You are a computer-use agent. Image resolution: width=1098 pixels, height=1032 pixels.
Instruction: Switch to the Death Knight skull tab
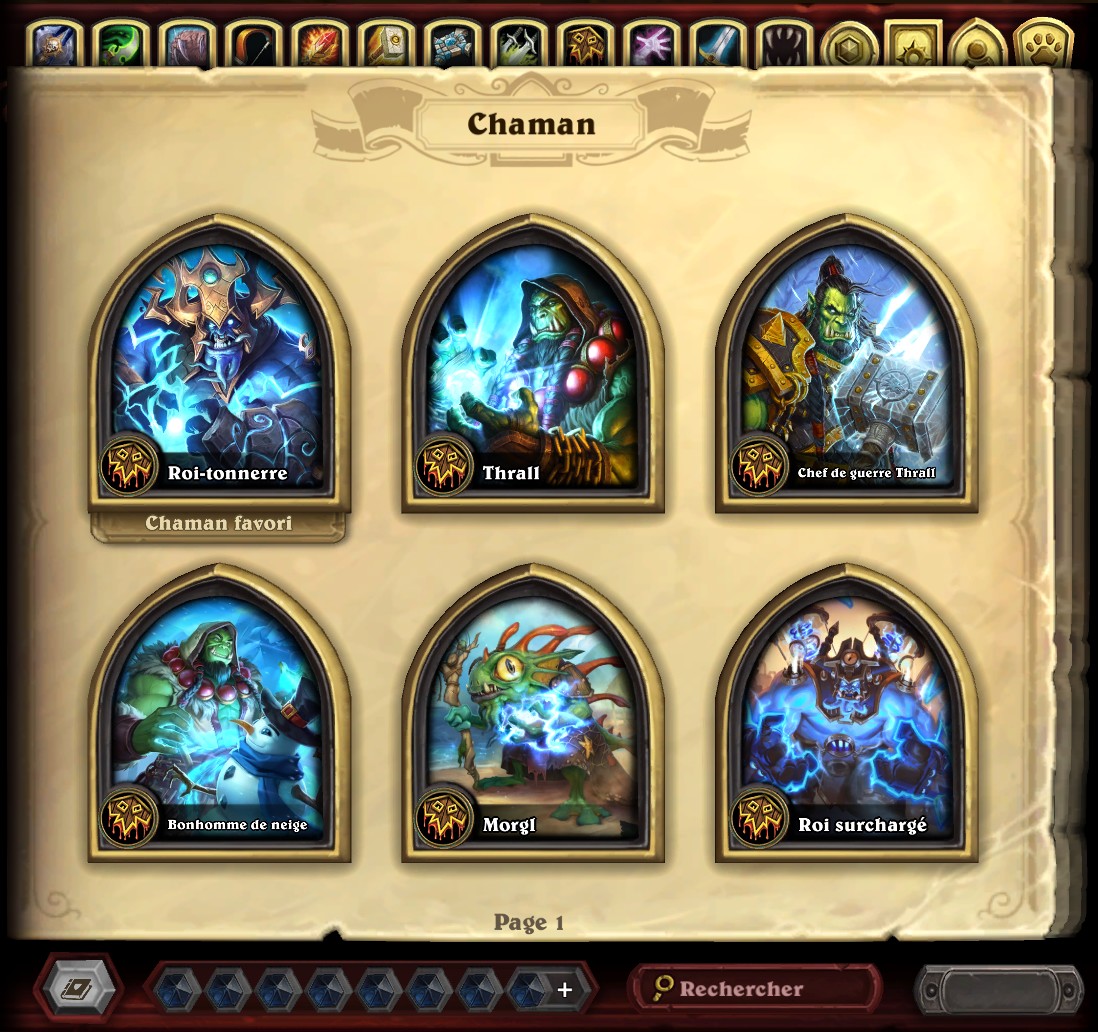(x=56, y=45)
